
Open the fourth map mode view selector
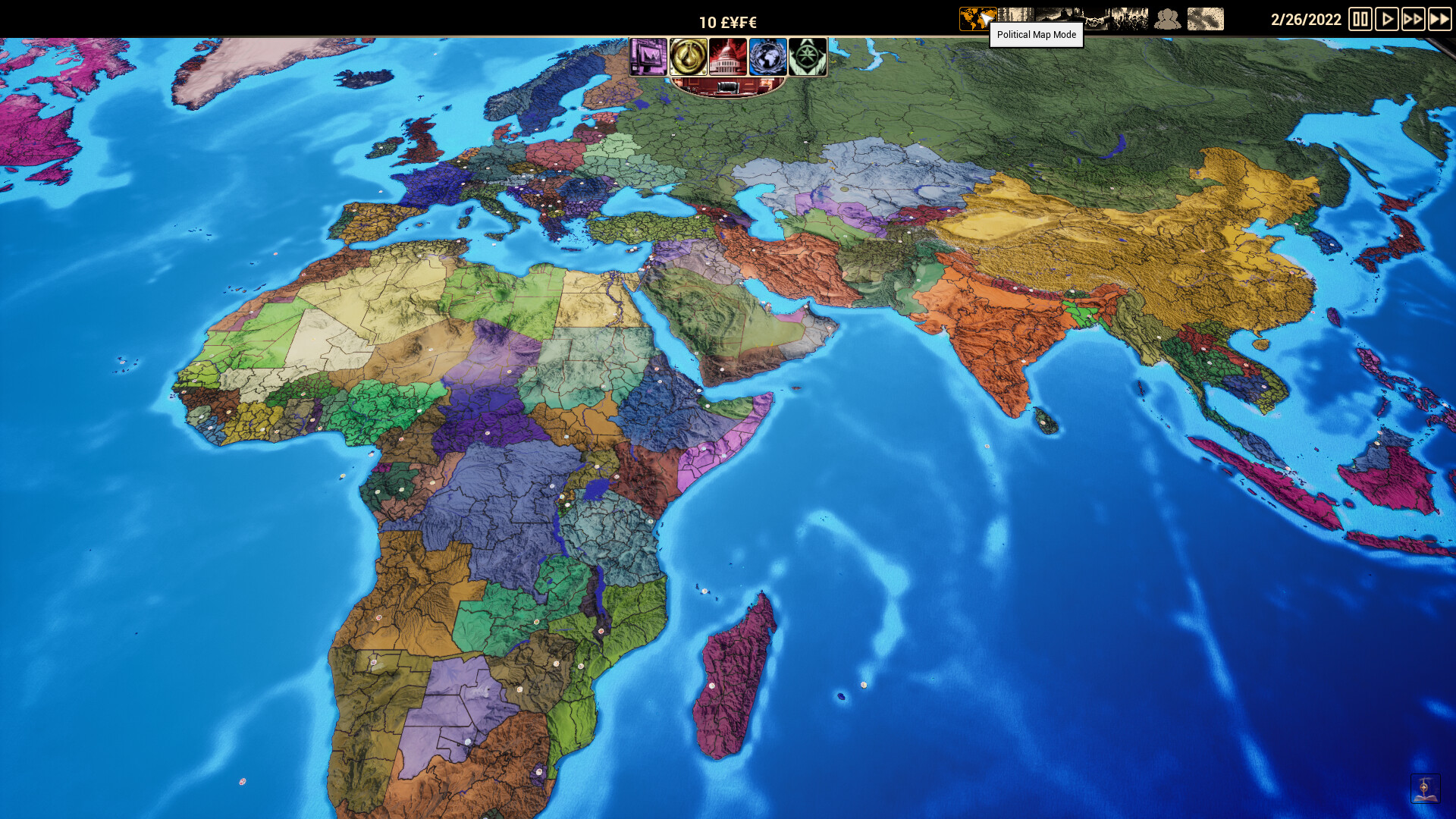[x=1094, y=17]
